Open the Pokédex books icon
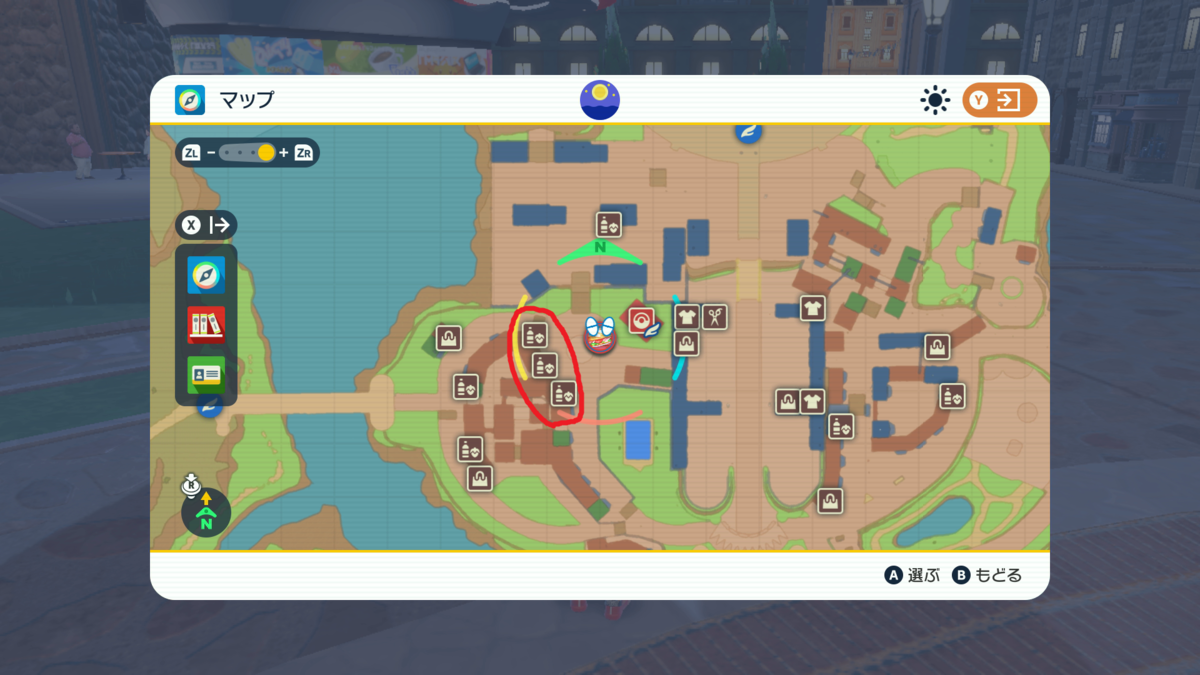1200x675 pixels. click(206, 324)
